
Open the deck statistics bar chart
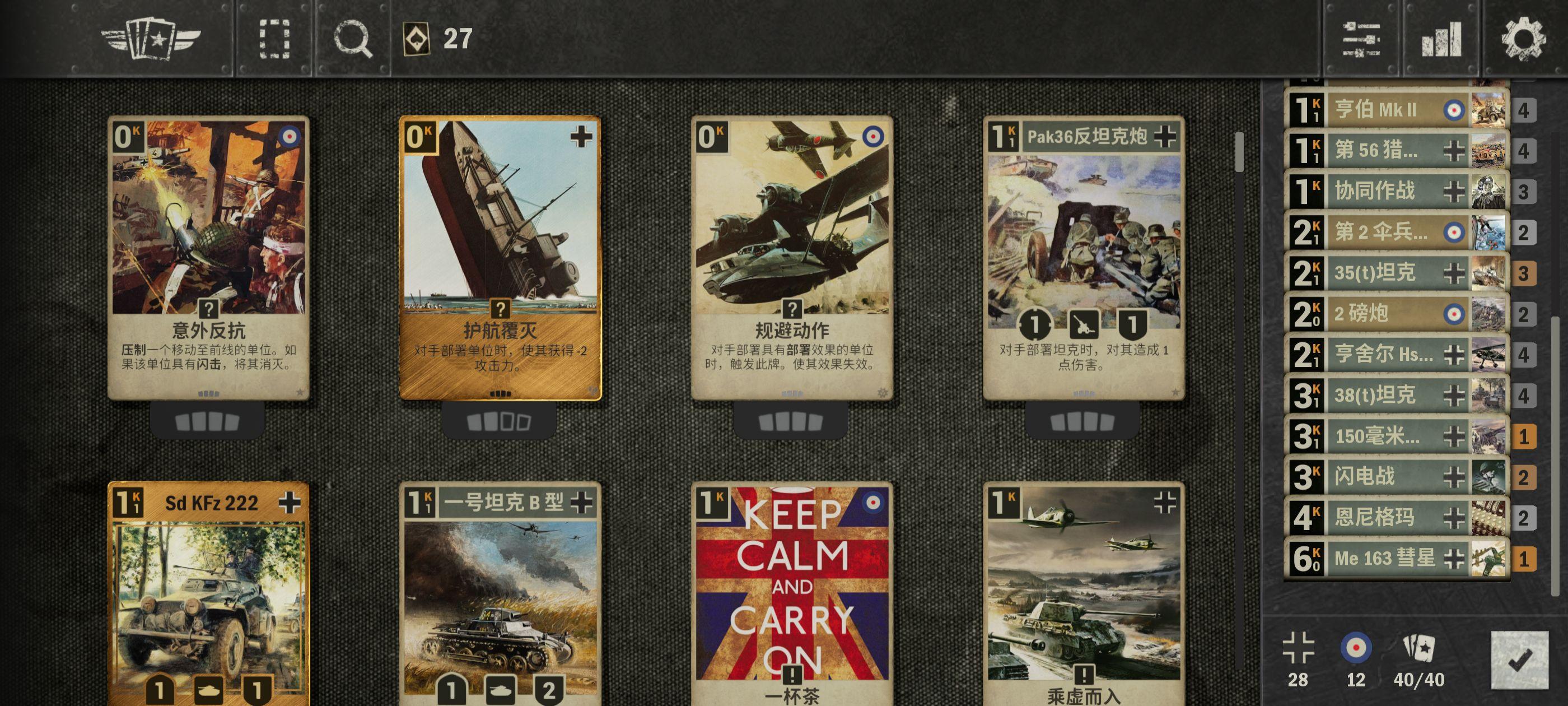pyautogui.click(x=1441, y=38)
